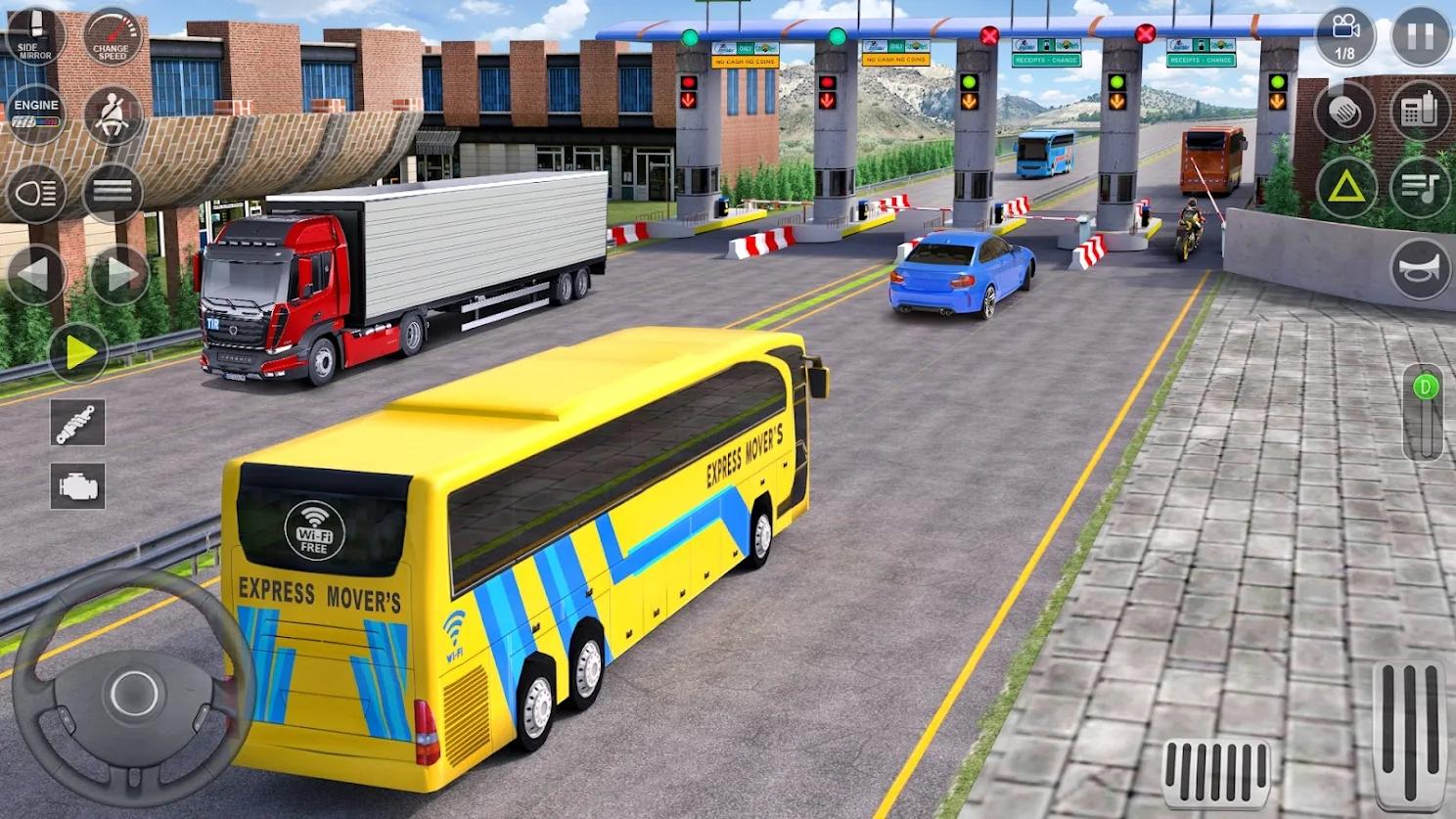Open the Side Mirror view
The width and height of the screenshot is (1456, 819).
click(37, 35)
